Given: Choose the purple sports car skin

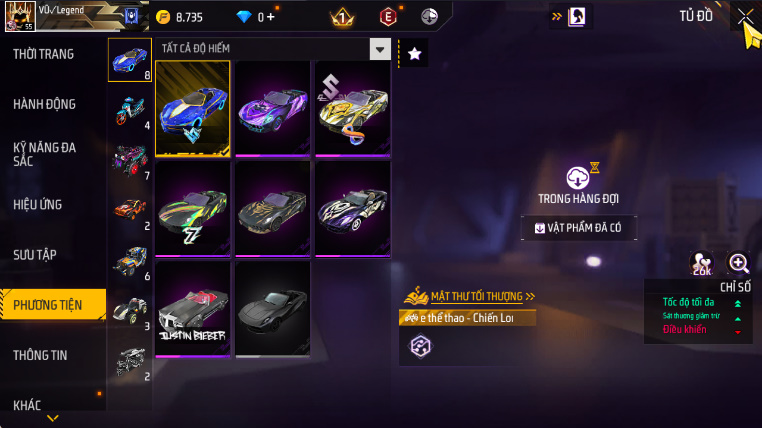Looking at the screenshot, I should 272,107.
